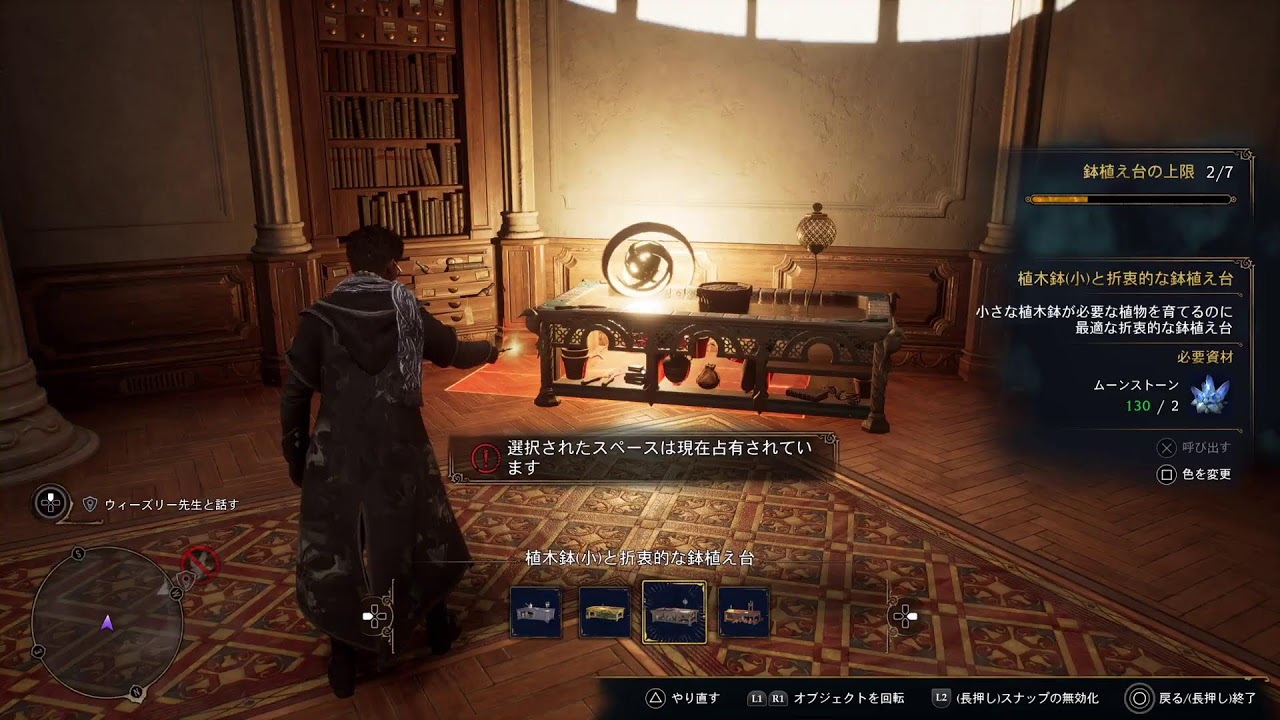Open the circular minimap

(107, 622)
